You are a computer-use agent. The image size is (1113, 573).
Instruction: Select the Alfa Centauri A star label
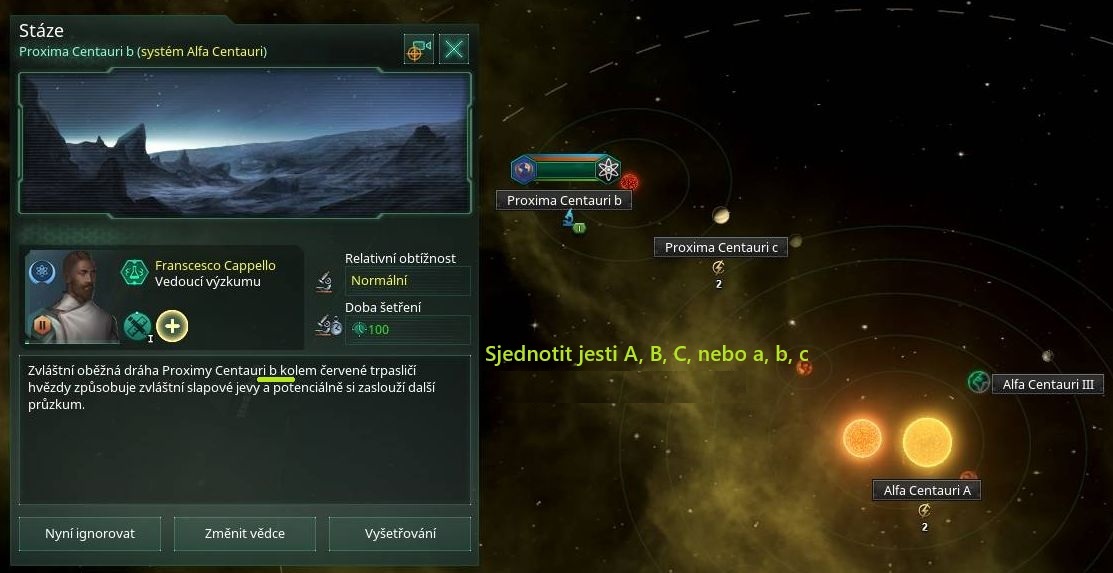[926, 490]
